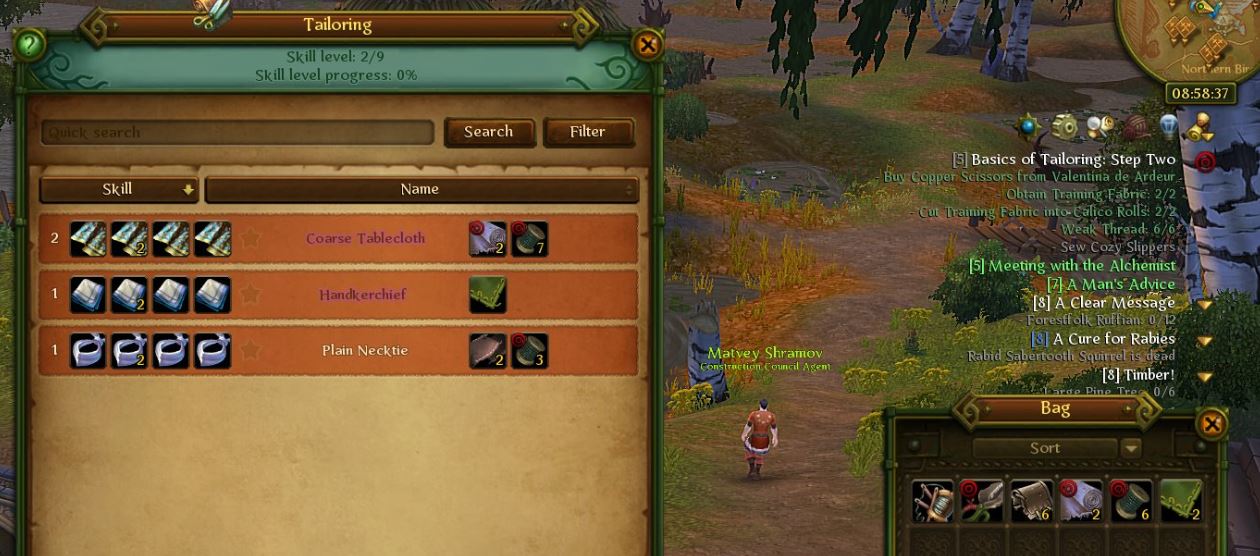Click the light bulb HUD icon
The width and height of the screenshot is (1260, 556).
point(1169,126)
